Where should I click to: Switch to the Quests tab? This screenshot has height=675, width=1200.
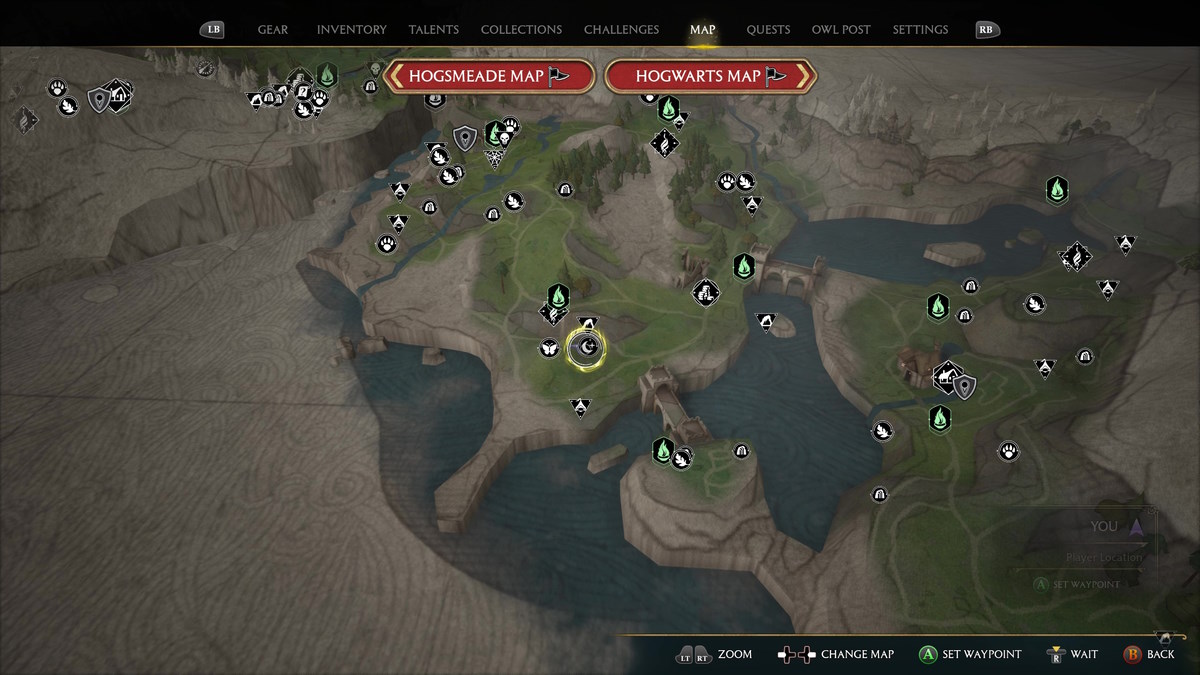pyautogui.click(x=768, y=30)
